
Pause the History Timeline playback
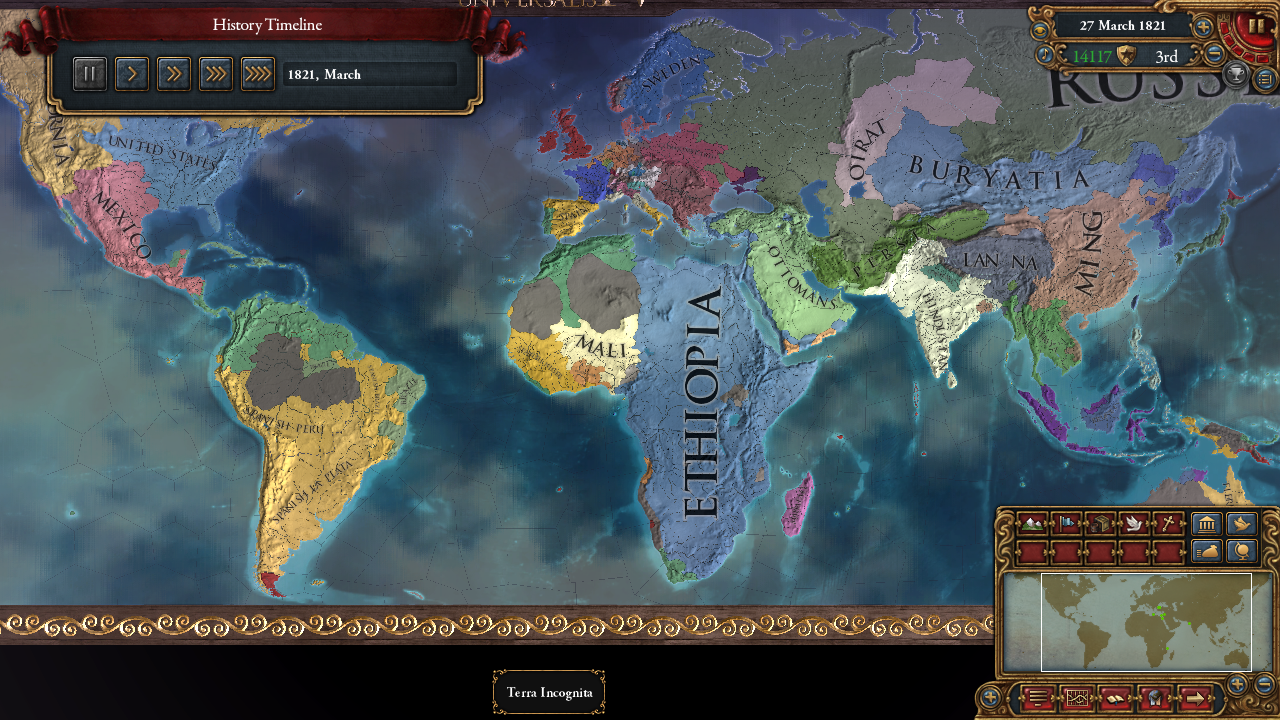click(89, 73)
